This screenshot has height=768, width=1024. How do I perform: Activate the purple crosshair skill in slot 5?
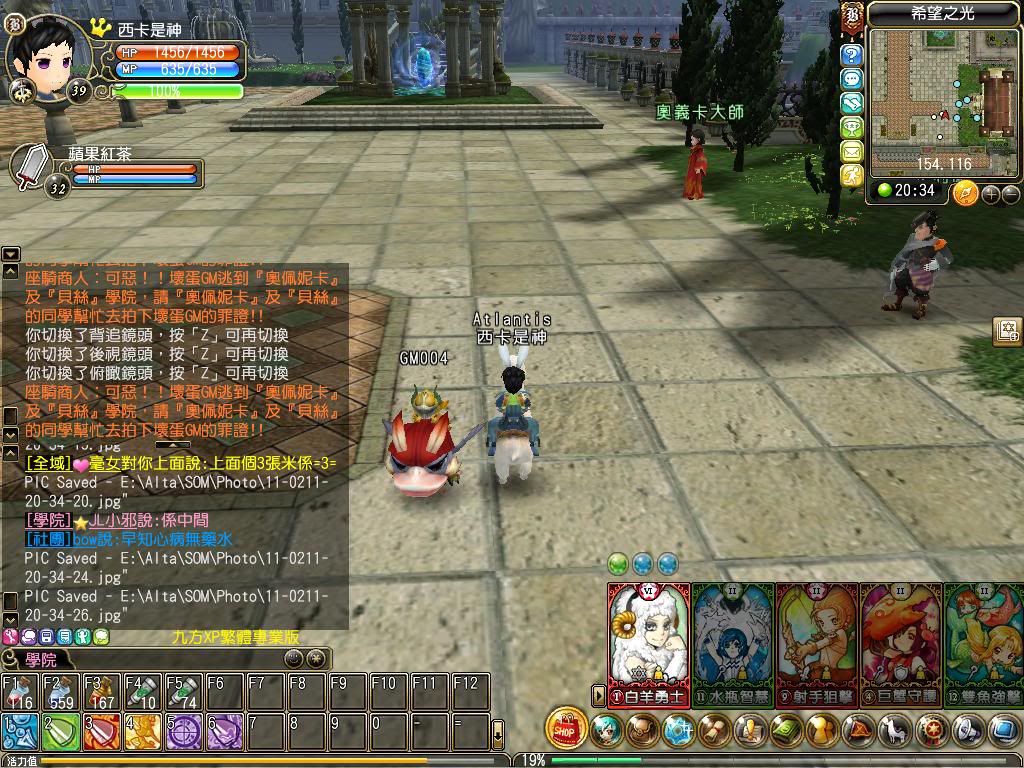pos(184,732)
